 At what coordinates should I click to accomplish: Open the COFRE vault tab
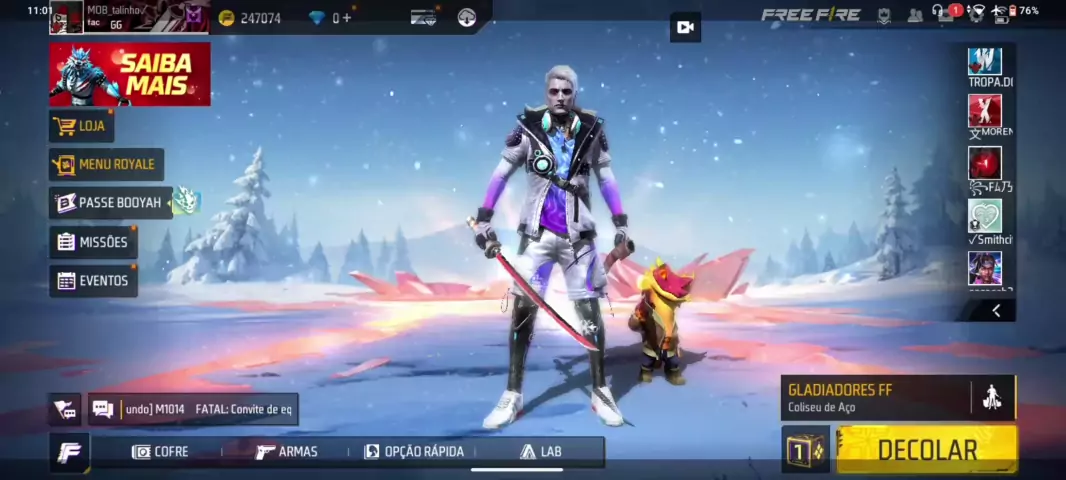161,452
